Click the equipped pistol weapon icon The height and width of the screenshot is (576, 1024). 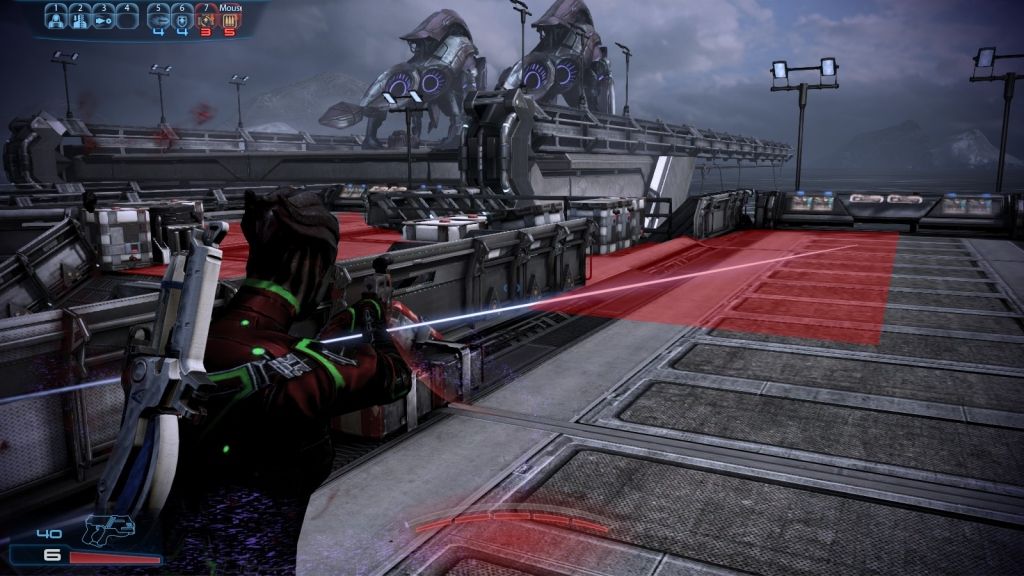[107, 527]
